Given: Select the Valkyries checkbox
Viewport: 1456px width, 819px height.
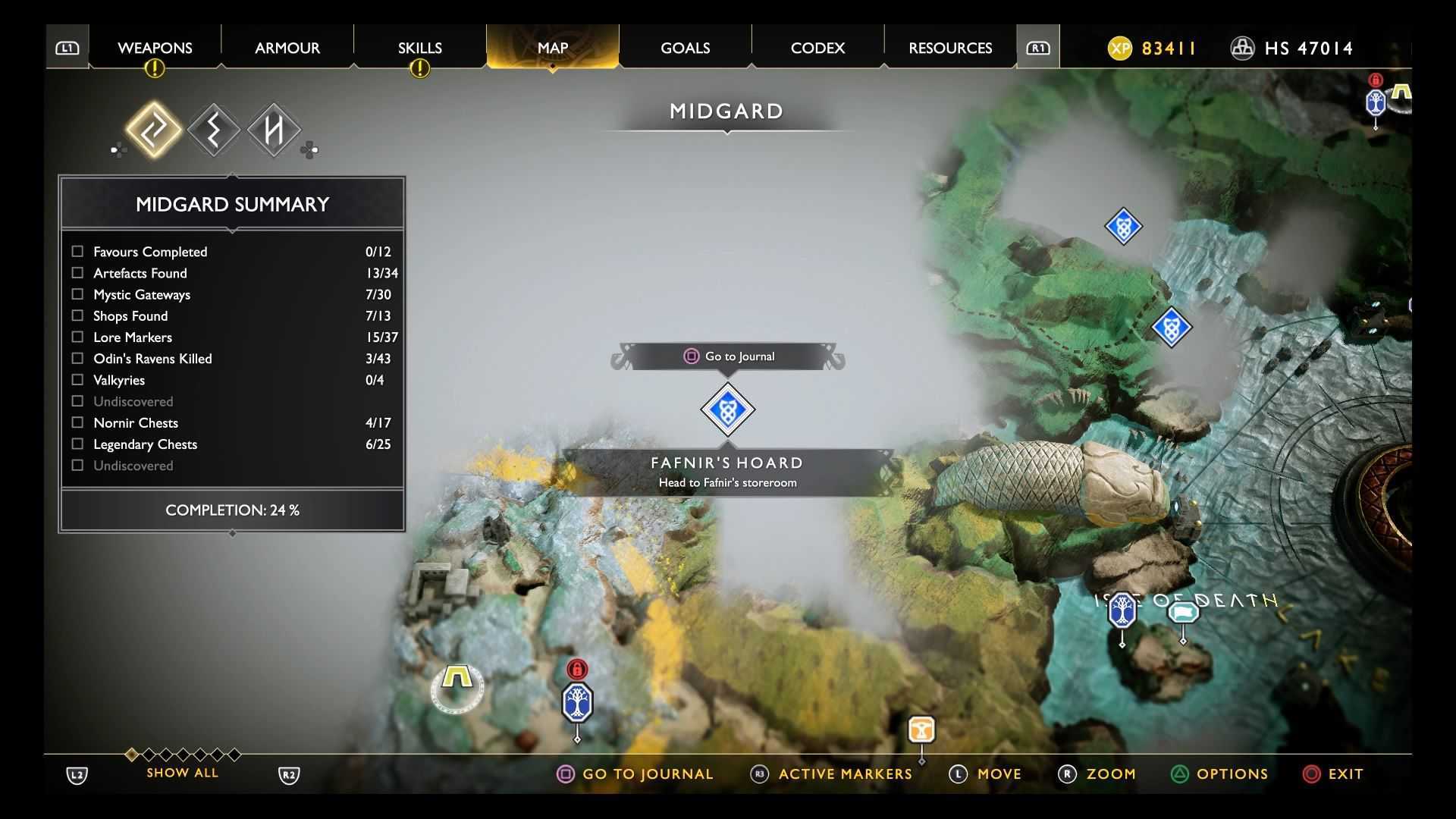Looking at the screenshot, I should pyautogui.click(x=77, y=379).
